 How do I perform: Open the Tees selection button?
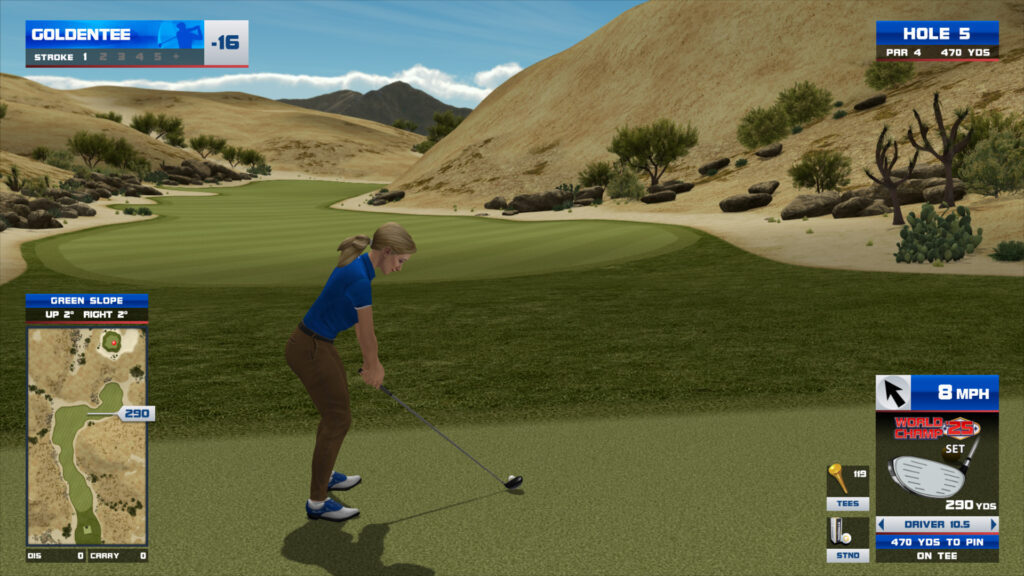(x=846, y=487)
